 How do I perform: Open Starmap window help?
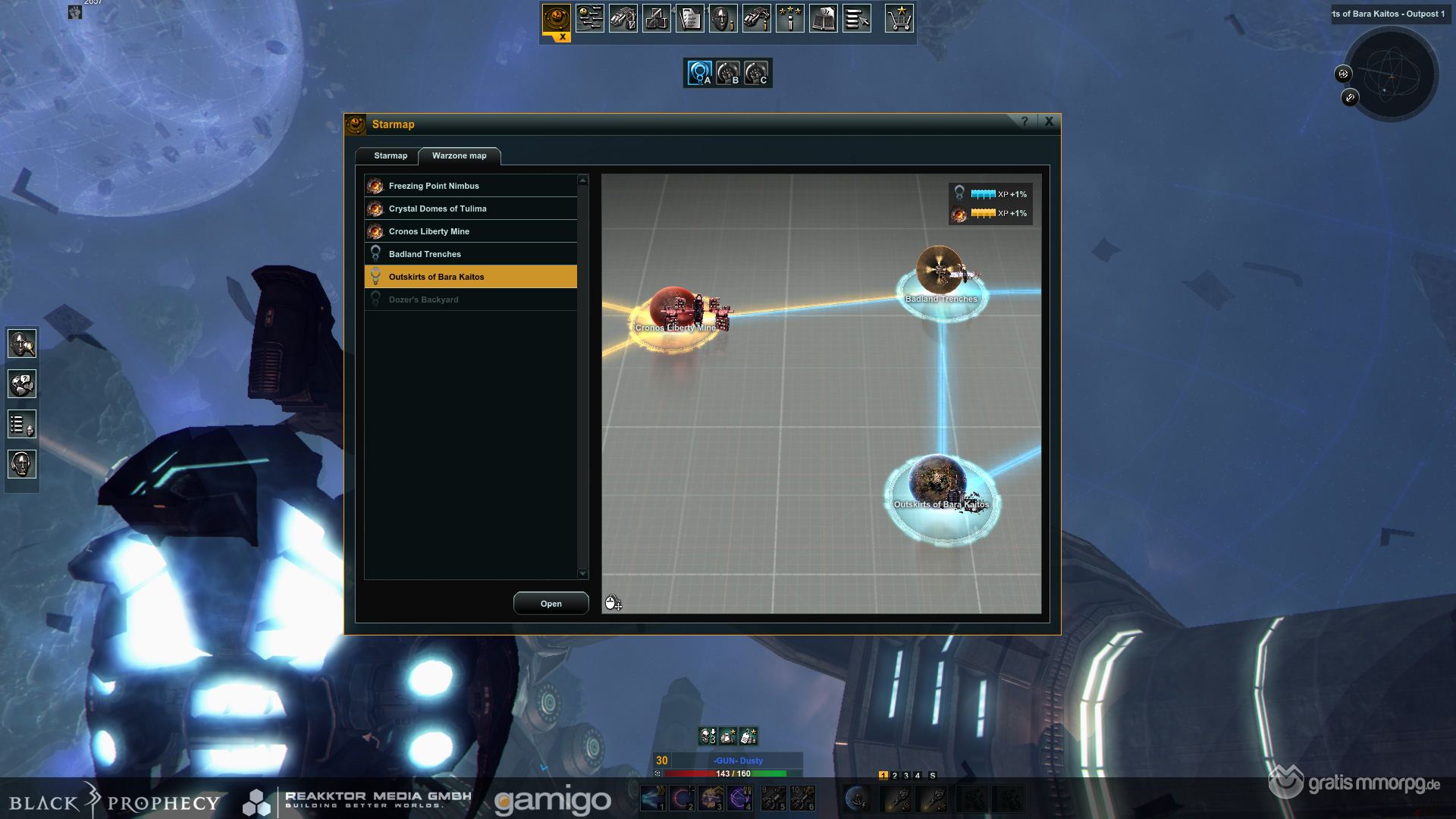click(1025, 121)
